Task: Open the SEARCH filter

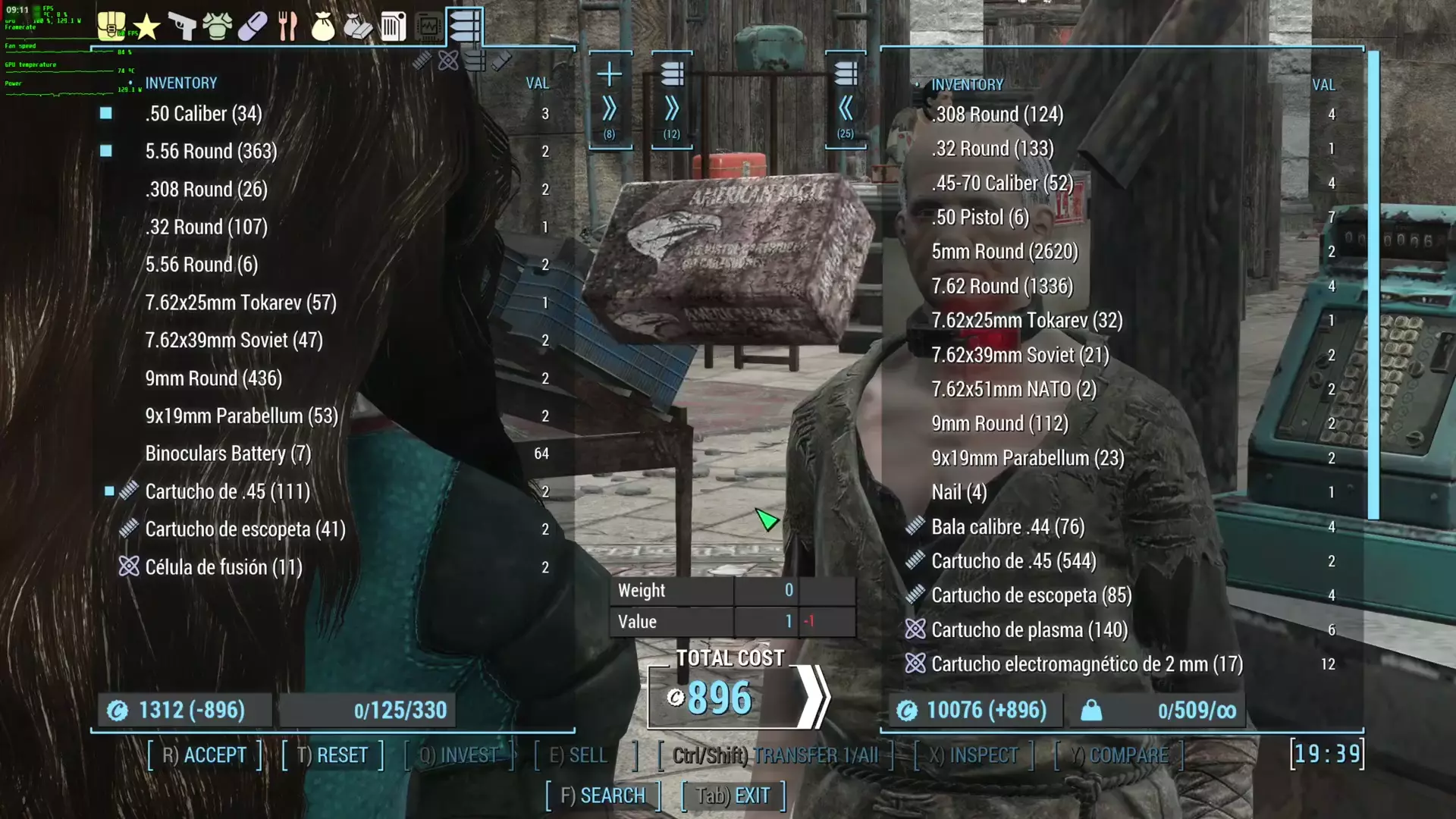Action: (x=603, y=795)
